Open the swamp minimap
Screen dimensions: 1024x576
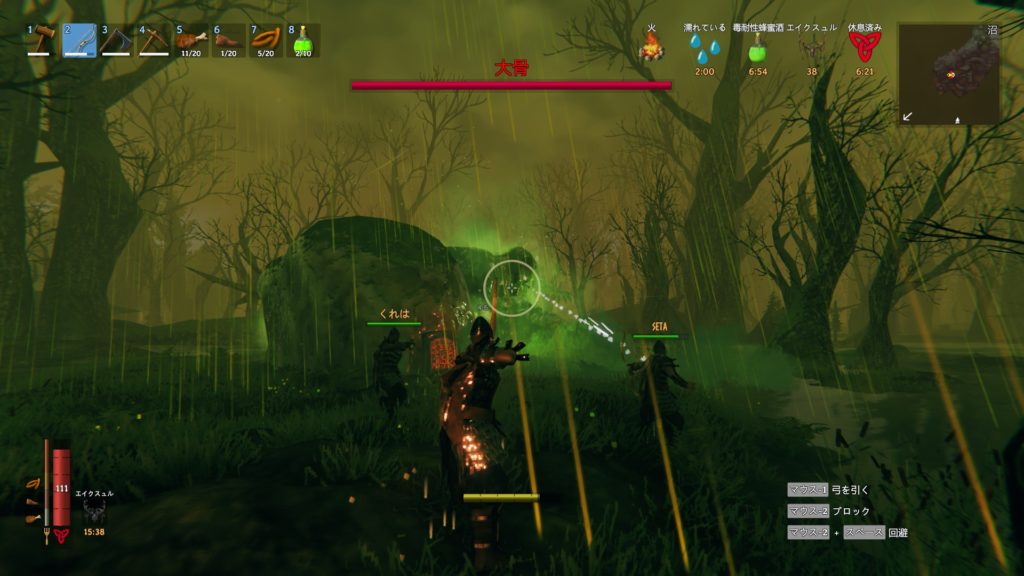(x=948, y=74)
